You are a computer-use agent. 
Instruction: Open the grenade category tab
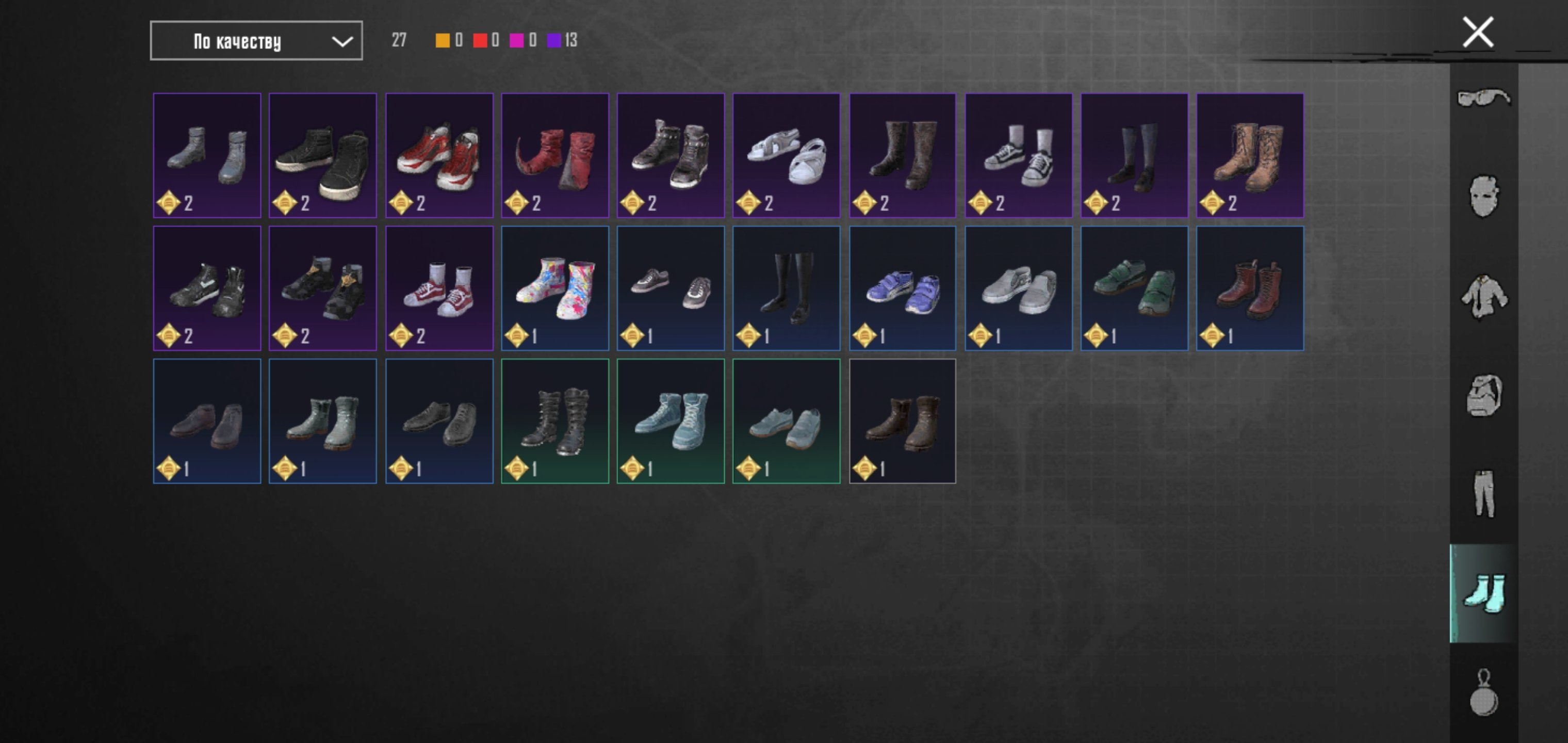click(x=1483, y=692)
